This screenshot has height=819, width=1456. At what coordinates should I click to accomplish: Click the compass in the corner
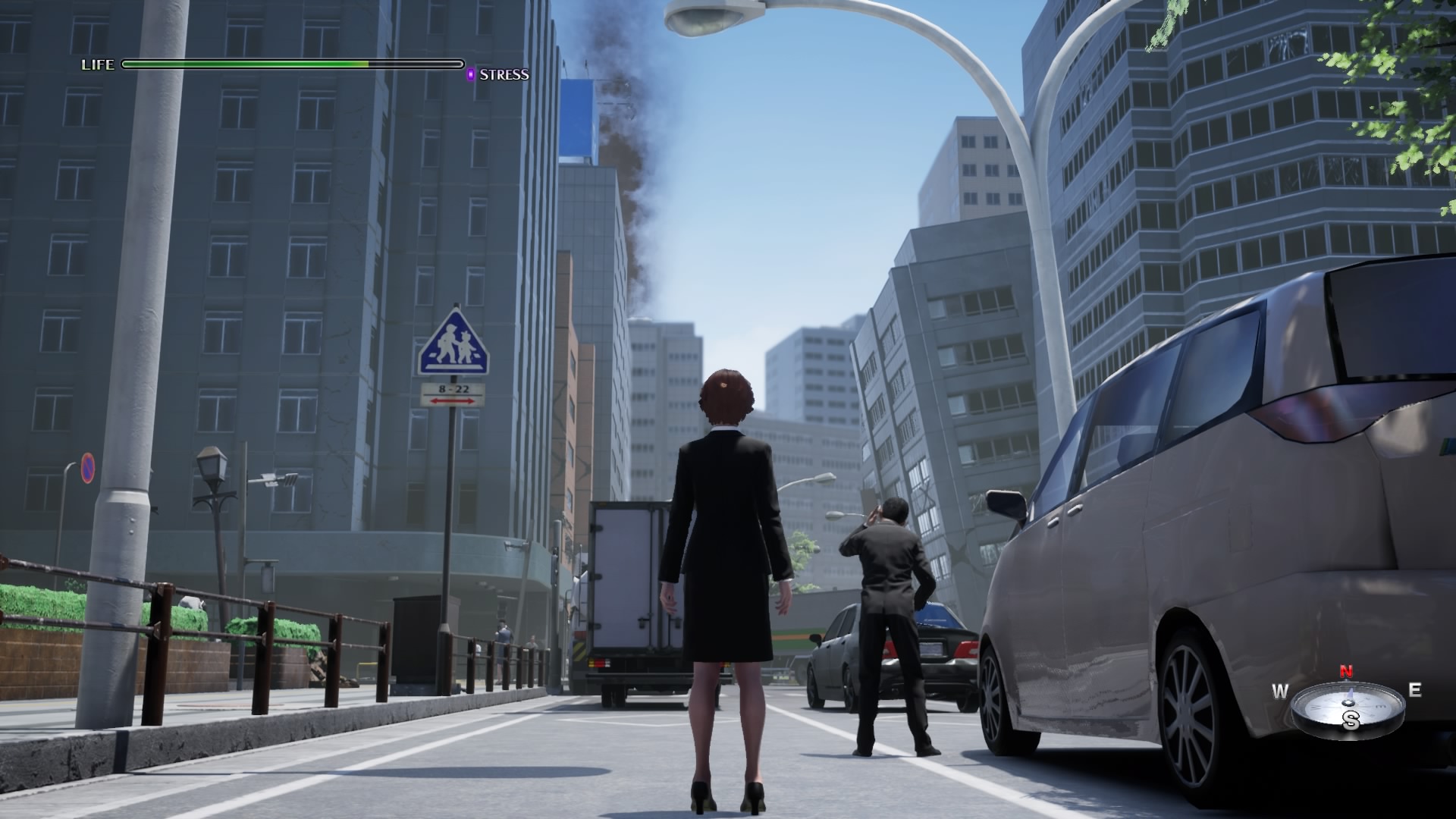tap(1348, 707)
